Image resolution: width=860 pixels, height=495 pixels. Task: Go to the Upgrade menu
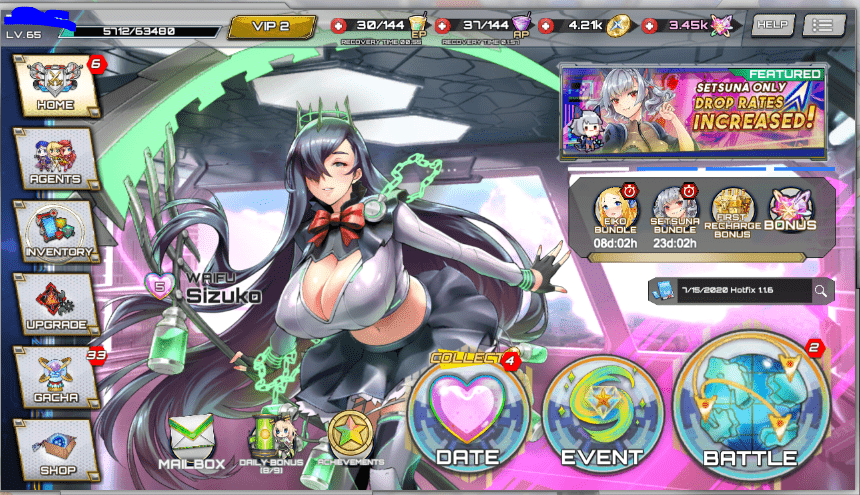56,304
